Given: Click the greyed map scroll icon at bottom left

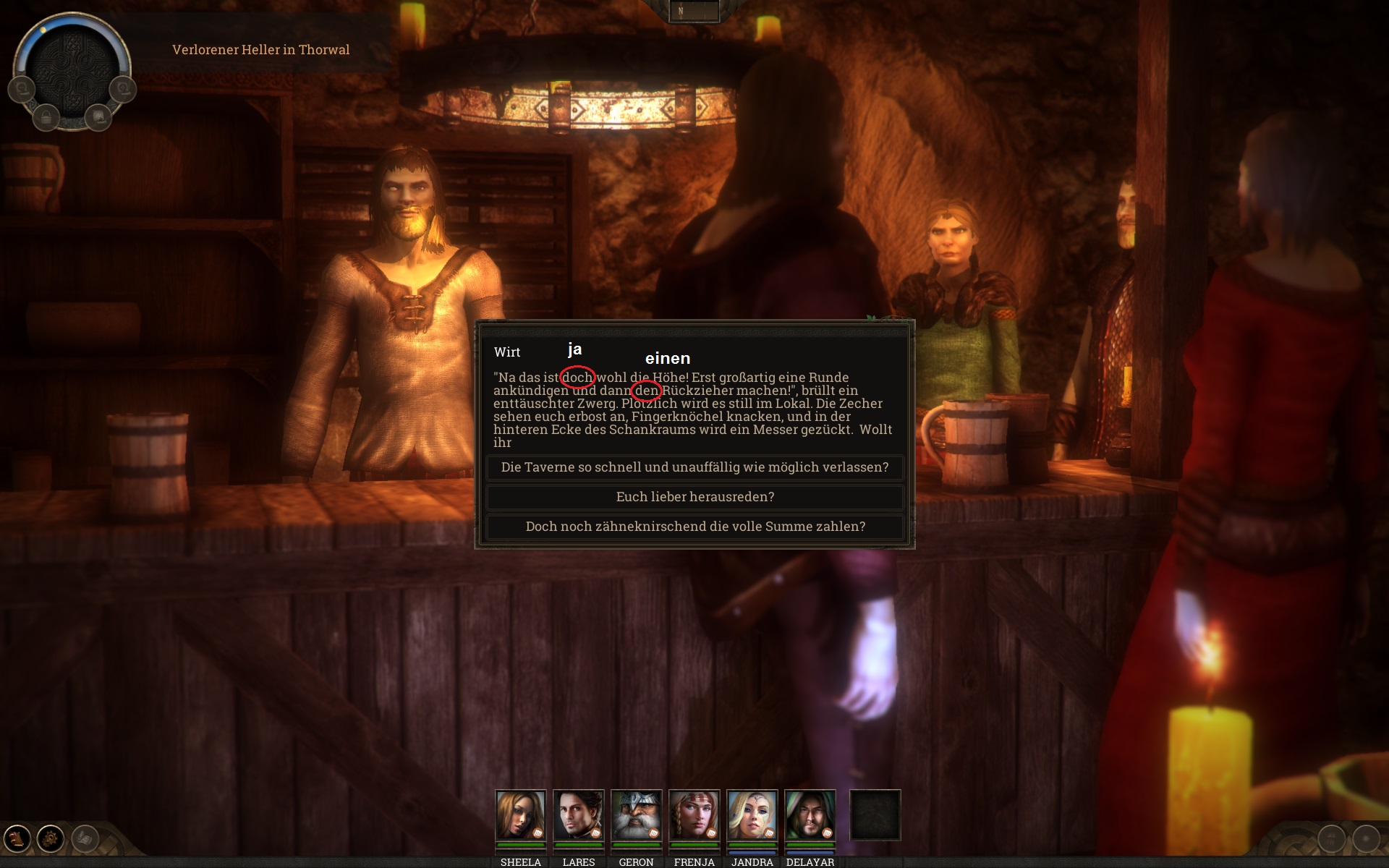Looking at the screenshot, I should click(85, 839).
